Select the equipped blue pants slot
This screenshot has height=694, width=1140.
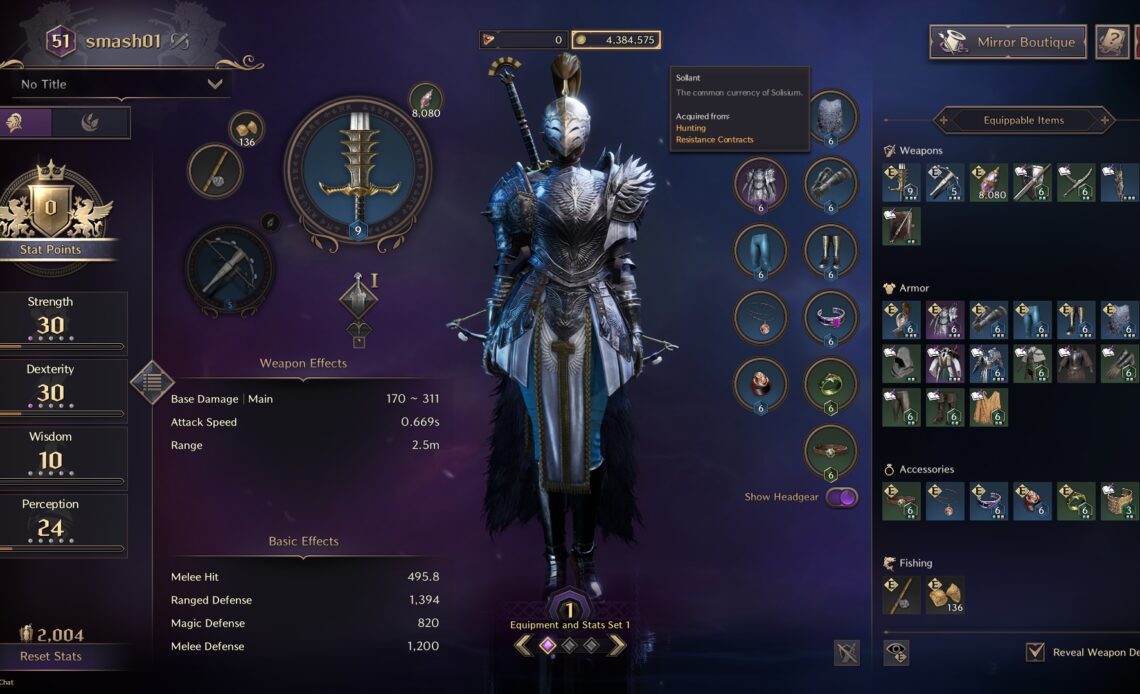760,250
